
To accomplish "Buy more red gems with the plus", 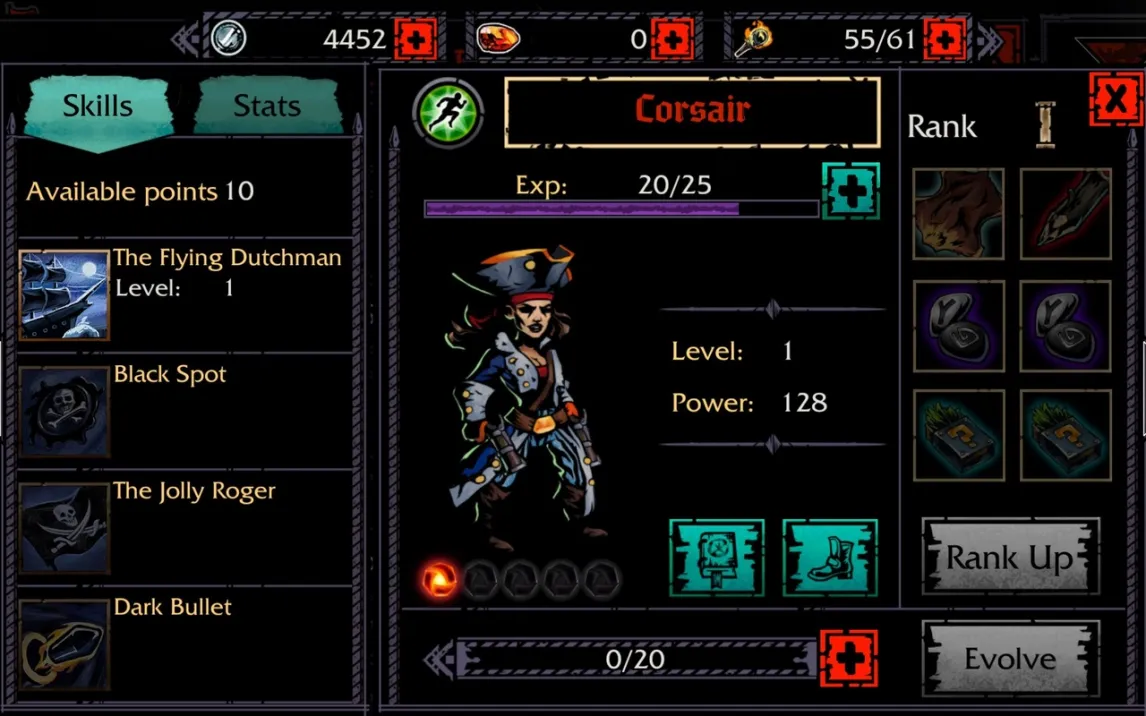I will [x=672, y=40].
